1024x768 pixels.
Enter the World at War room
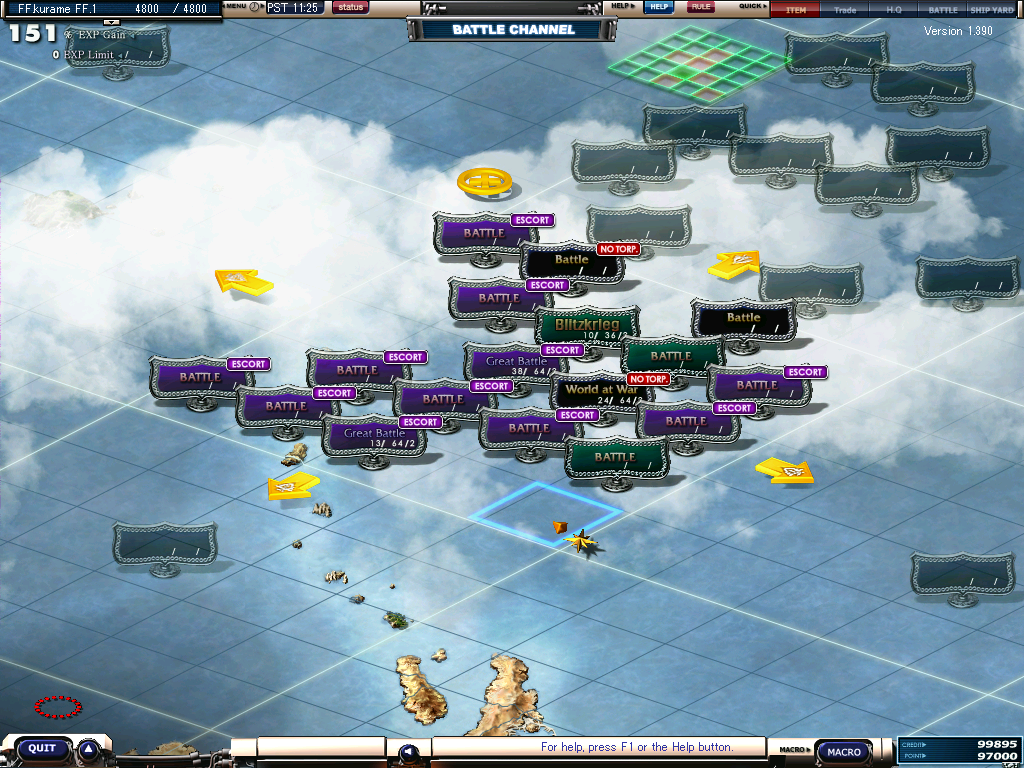[602, 390]
